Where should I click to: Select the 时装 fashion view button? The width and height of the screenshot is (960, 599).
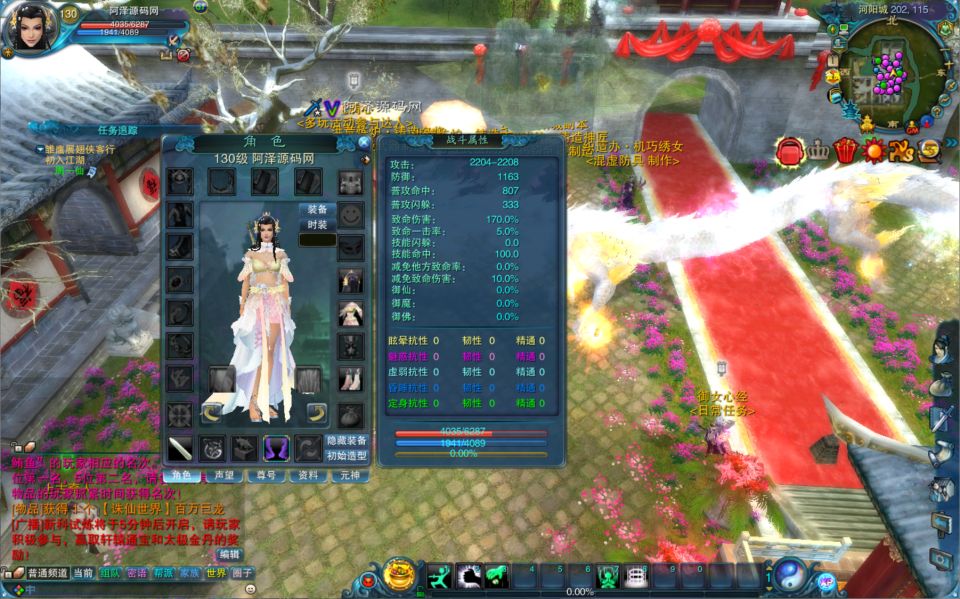[317, 225]
